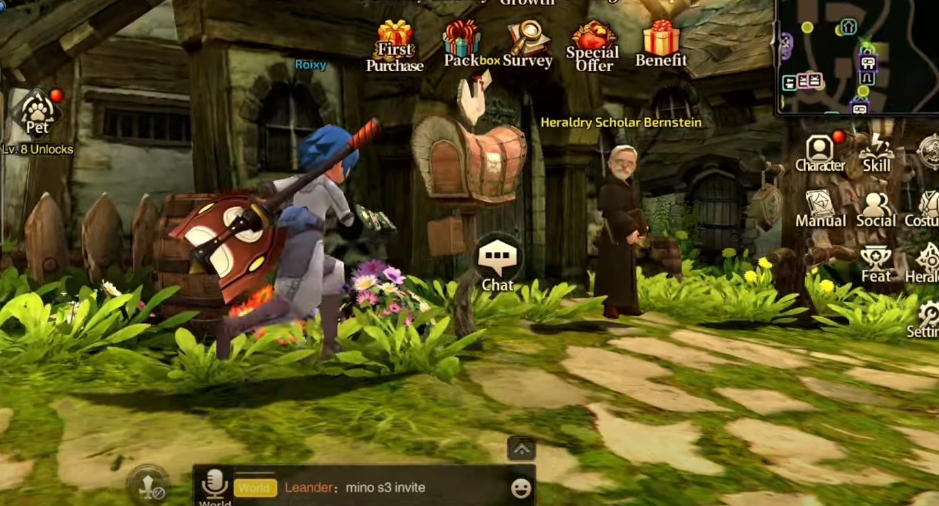Viewport: 939px width, 506px height.
Task: Open the Character menu
Action: (x=820, y=153)
